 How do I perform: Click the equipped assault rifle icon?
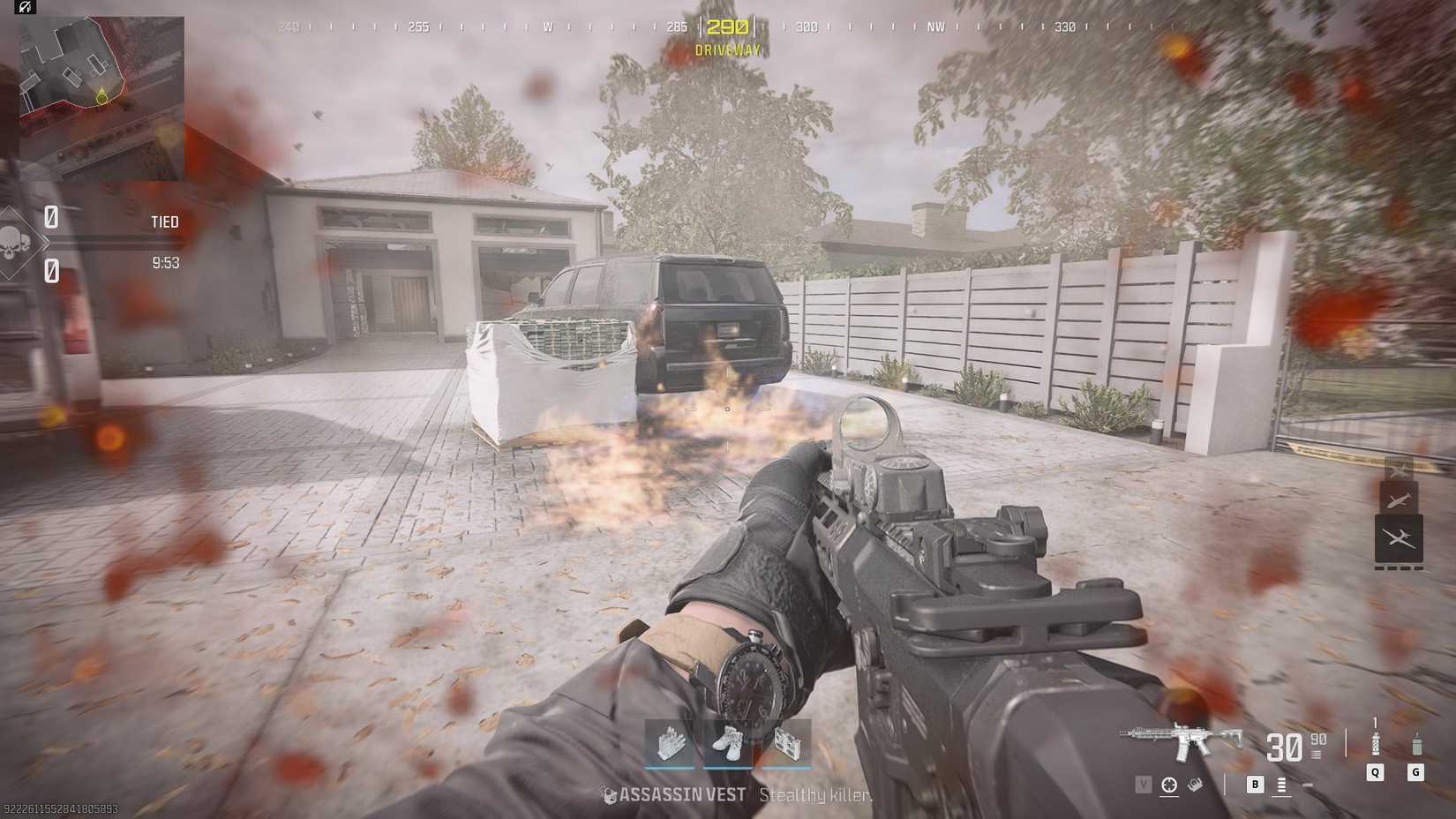(x=1178, y=741)
